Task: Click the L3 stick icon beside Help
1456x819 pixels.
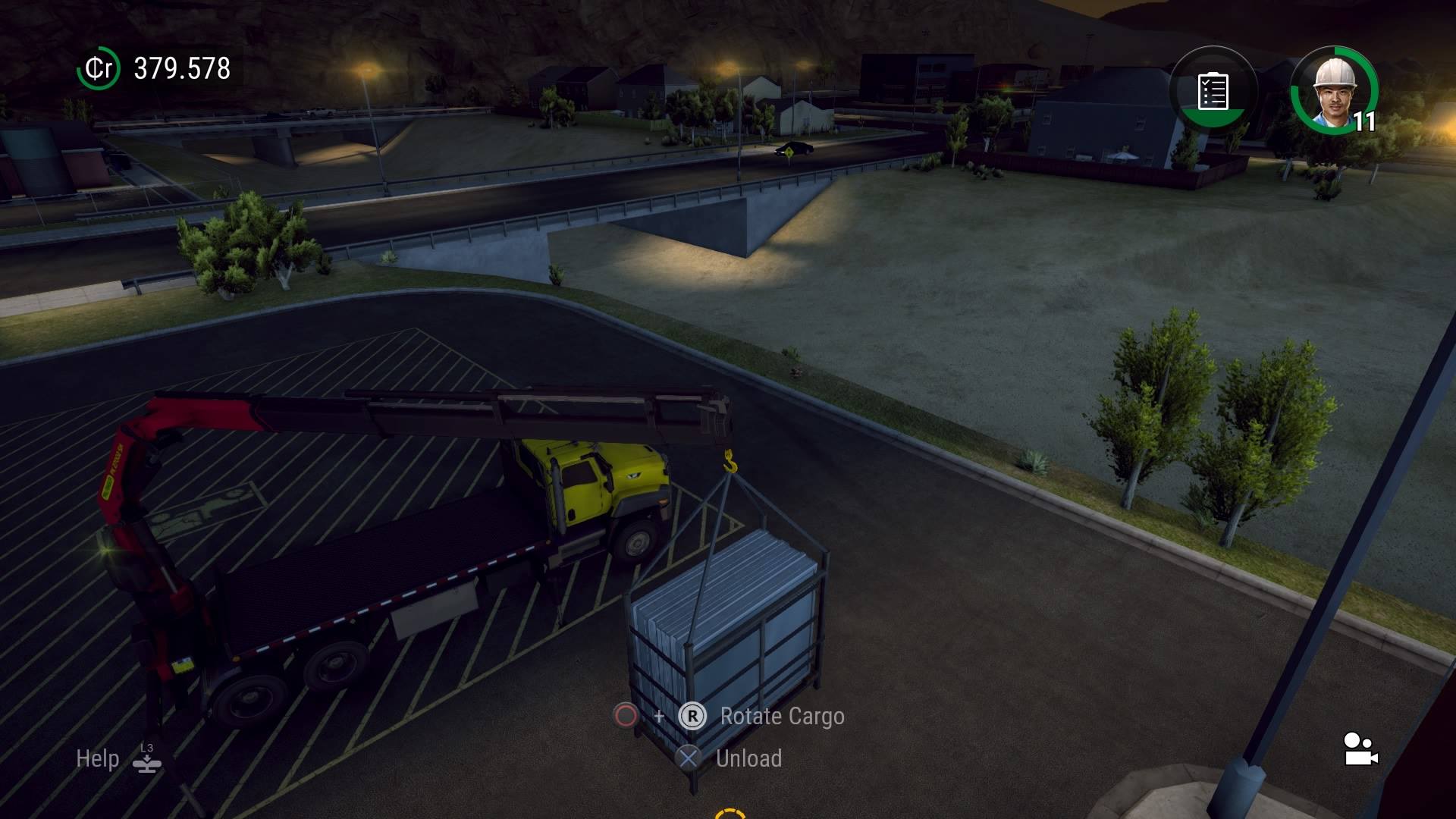Action: pyautogui.click(x=146, y=758)
